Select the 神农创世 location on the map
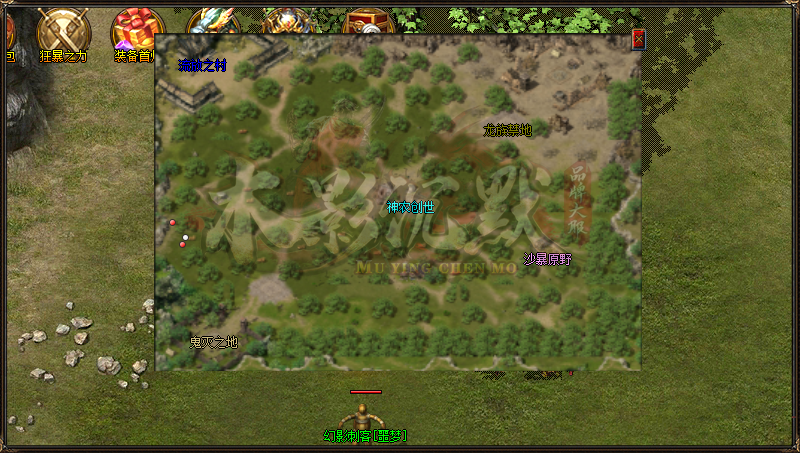 coord(411,208)
